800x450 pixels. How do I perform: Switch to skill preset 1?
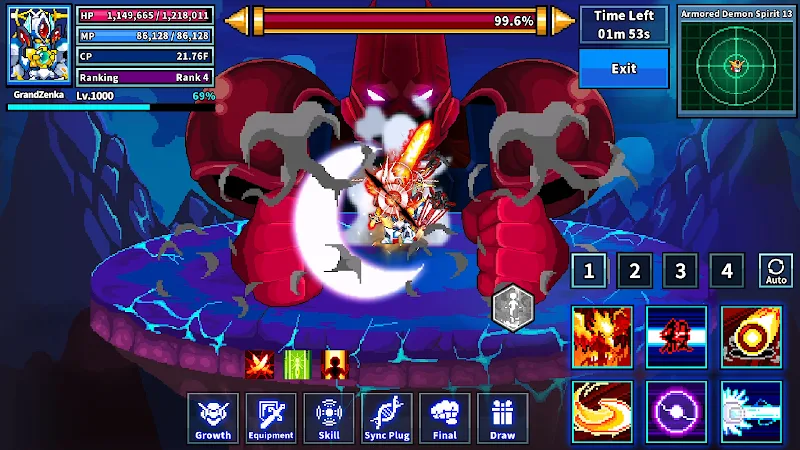[588, 270]
